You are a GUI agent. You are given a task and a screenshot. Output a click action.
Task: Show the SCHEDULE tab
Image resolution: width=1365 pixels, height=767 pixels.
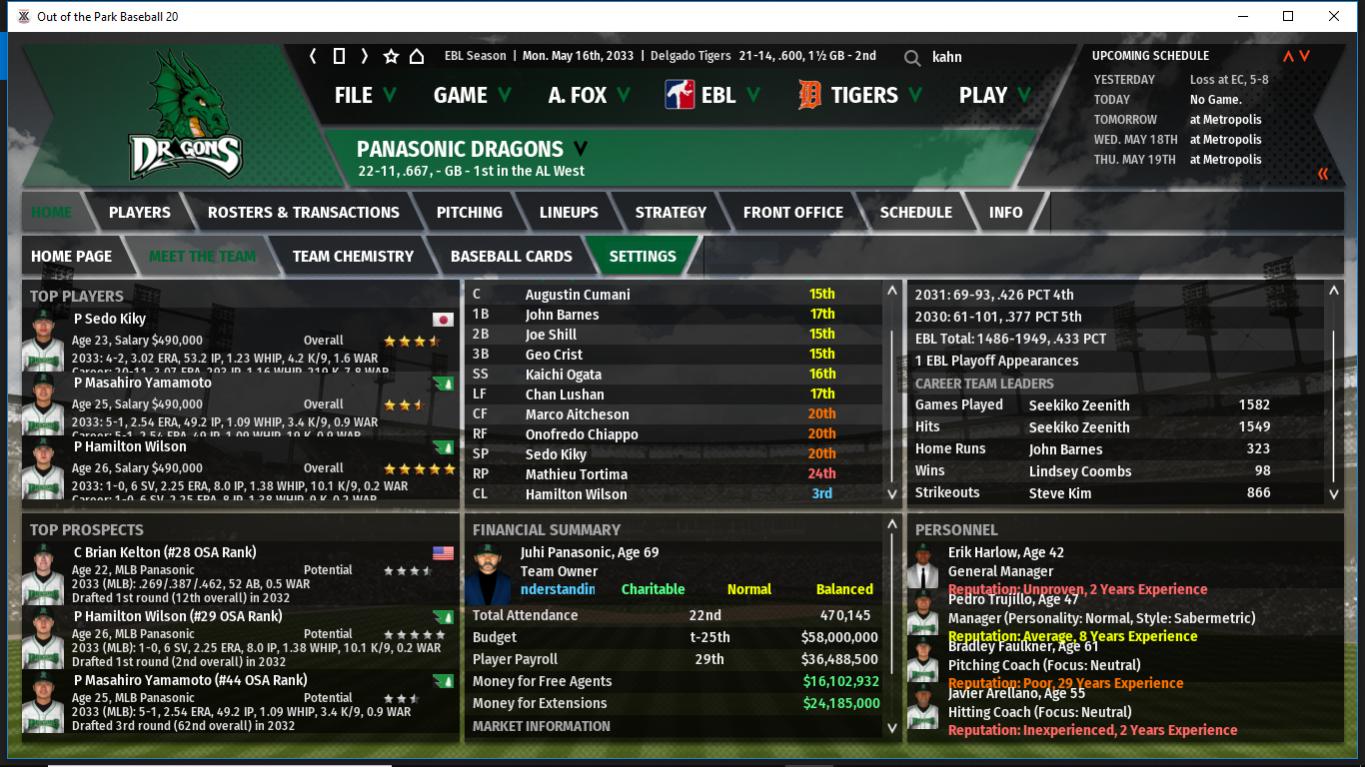tap(915, 212)
